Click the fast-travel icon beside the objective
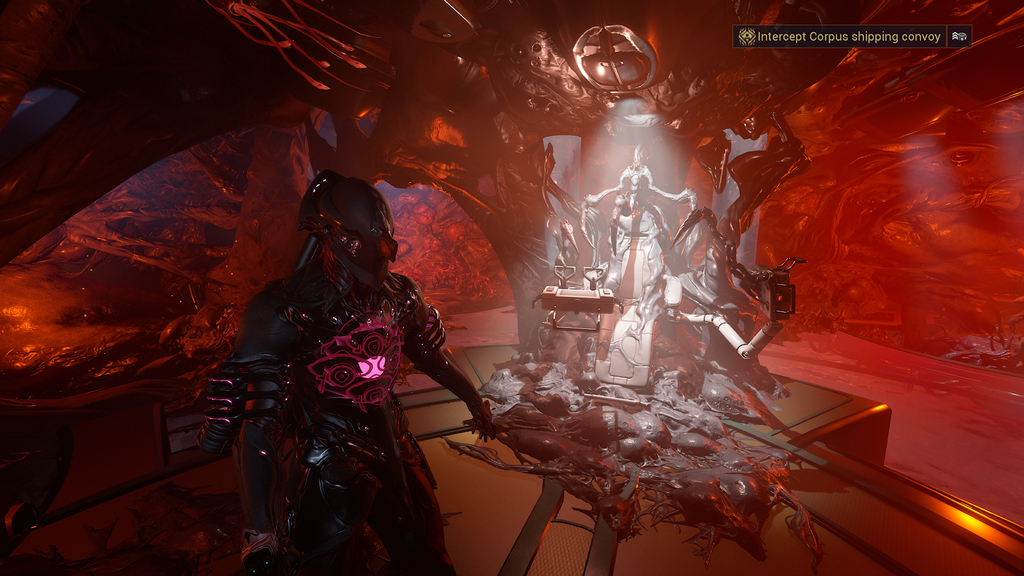The image size is (1024, 576). point(959,36)
